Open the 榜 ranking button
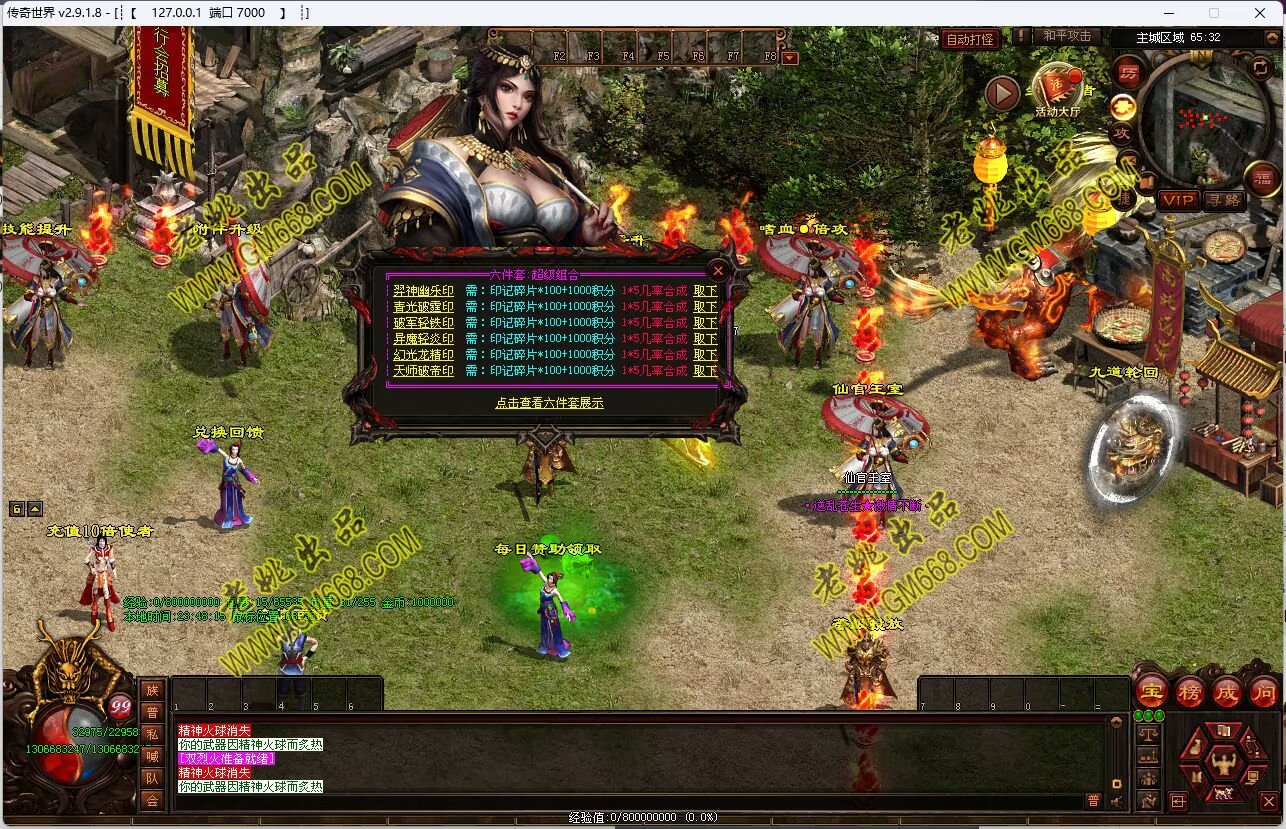1286x829 pixels. click(1189, 691)
